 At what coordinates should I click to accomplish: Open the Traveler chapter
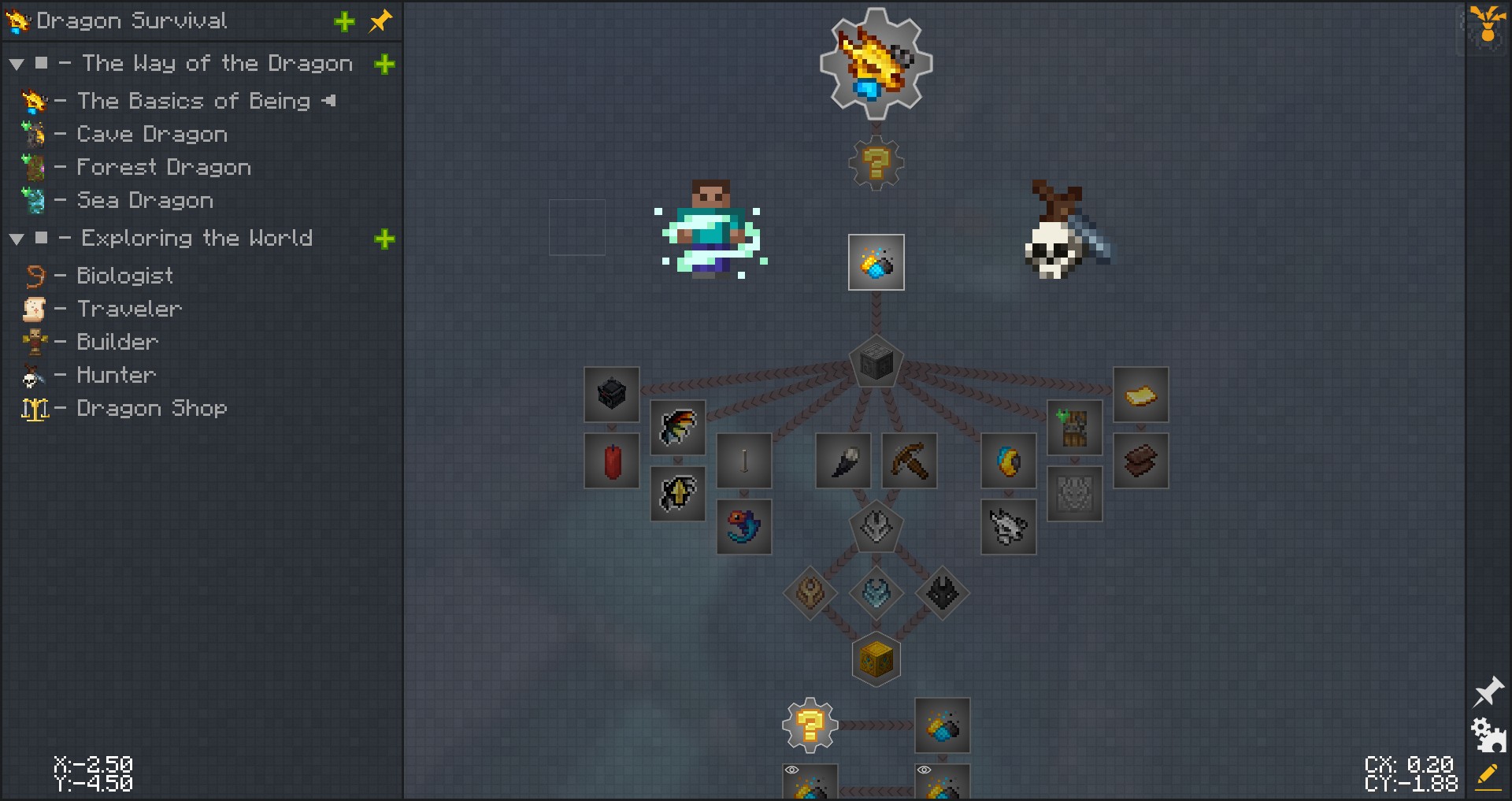pyautogui.click(x=129, y=309)
